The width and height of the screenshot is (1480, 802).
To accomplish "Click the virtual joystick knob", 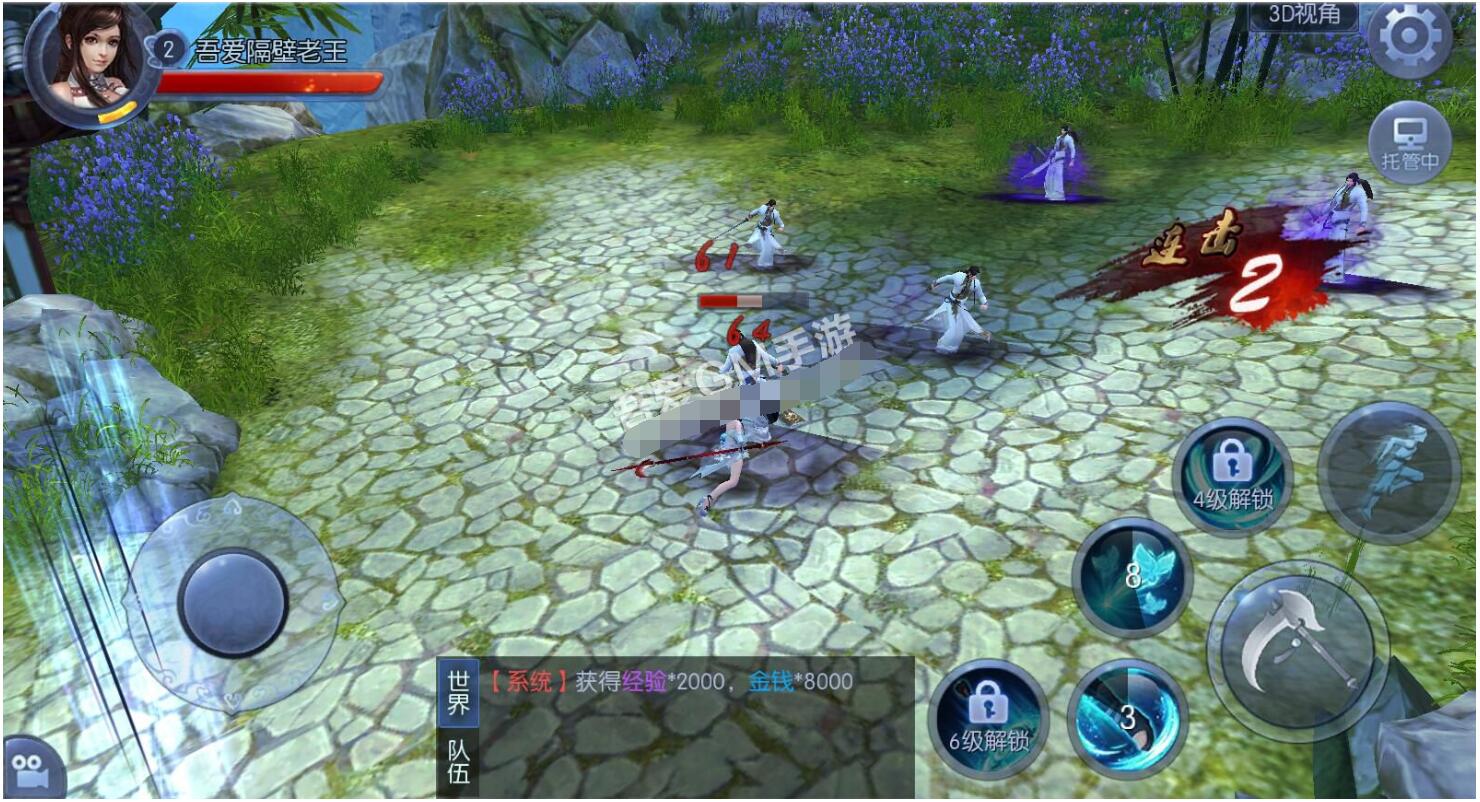I will click(x=233, y=602).
